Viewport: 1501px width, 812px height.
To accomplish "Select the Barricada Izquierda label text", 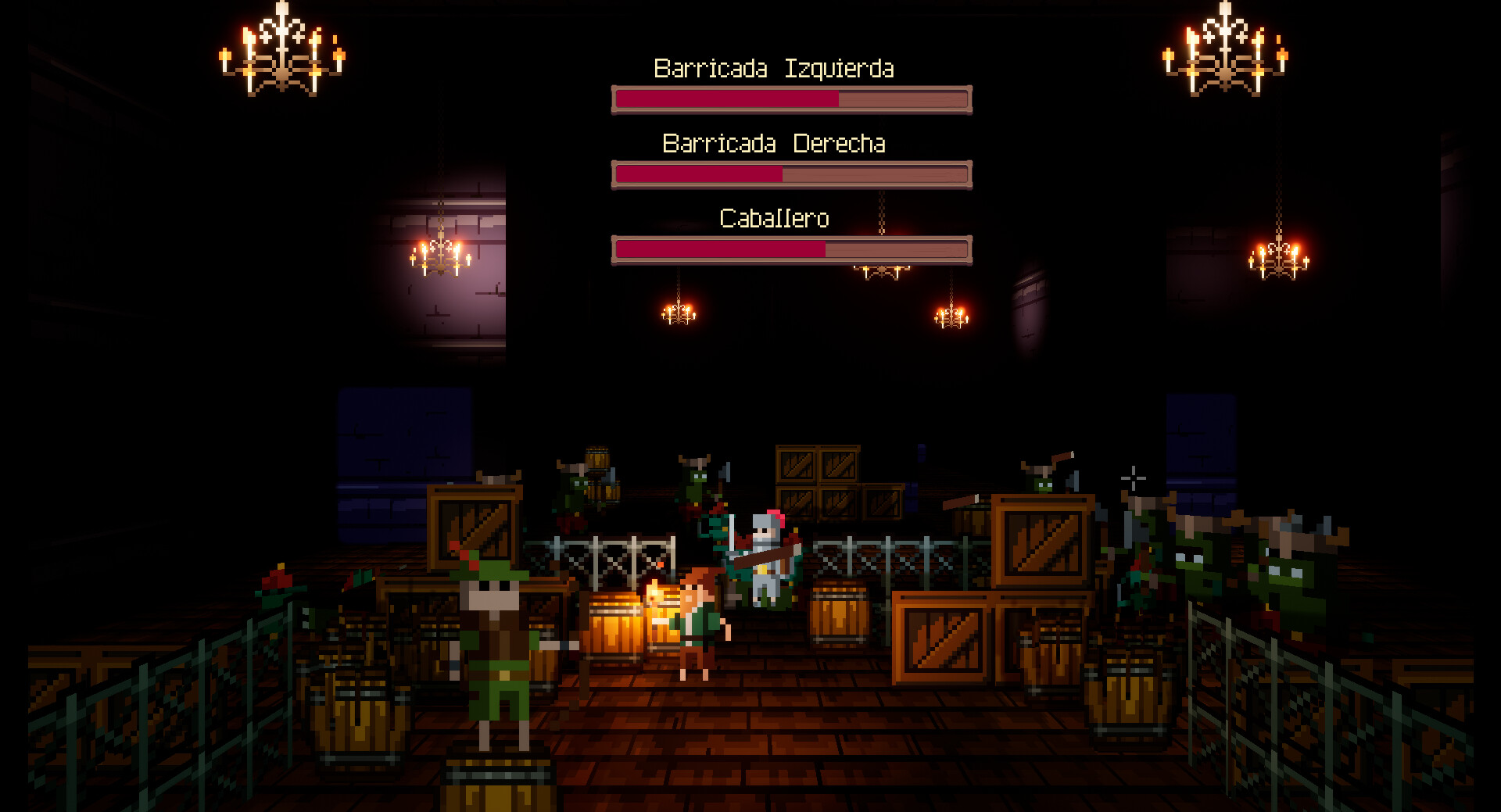I will pyautogui.click(x=775, y=70).
